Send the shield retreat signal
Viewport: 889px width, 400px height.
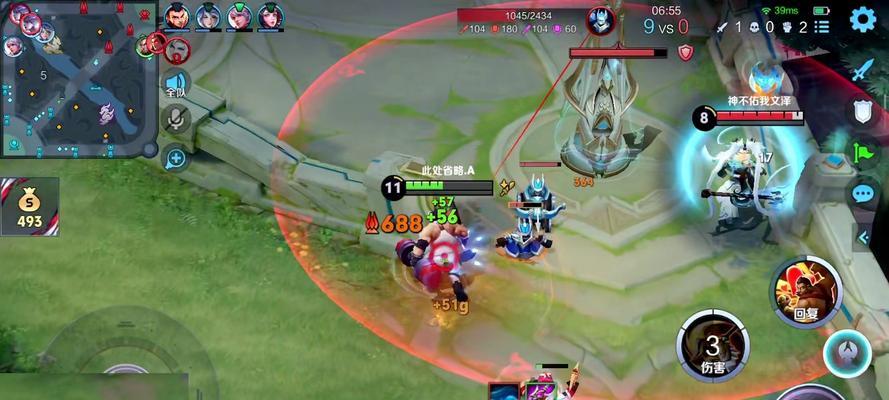[x=862, y=111]
